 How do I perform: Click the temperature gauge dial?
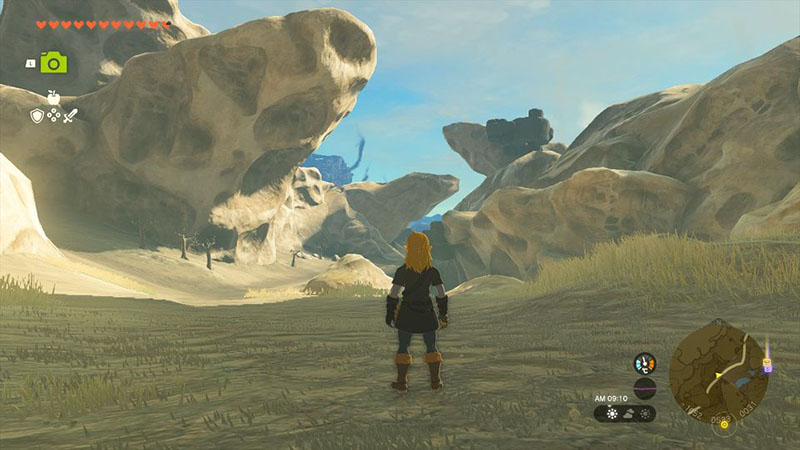point(645,364)
